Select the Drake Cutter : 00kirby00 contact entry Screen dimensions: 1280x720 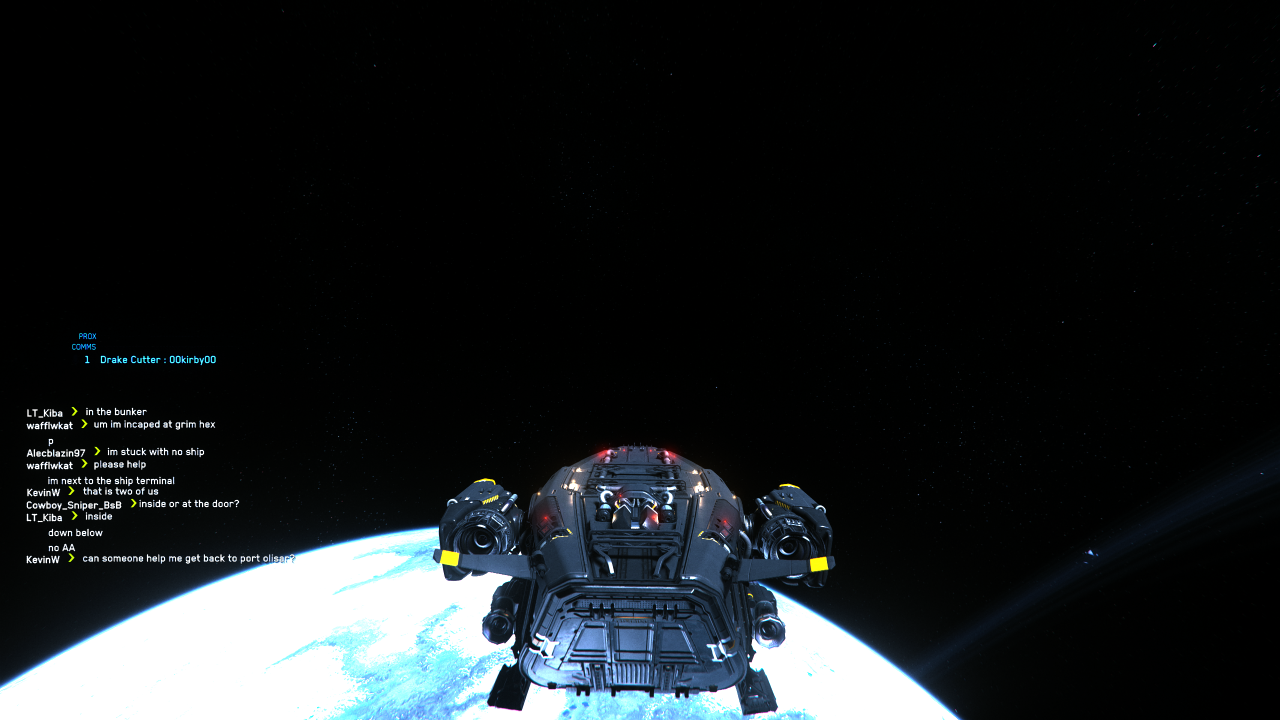click(157, 360)
